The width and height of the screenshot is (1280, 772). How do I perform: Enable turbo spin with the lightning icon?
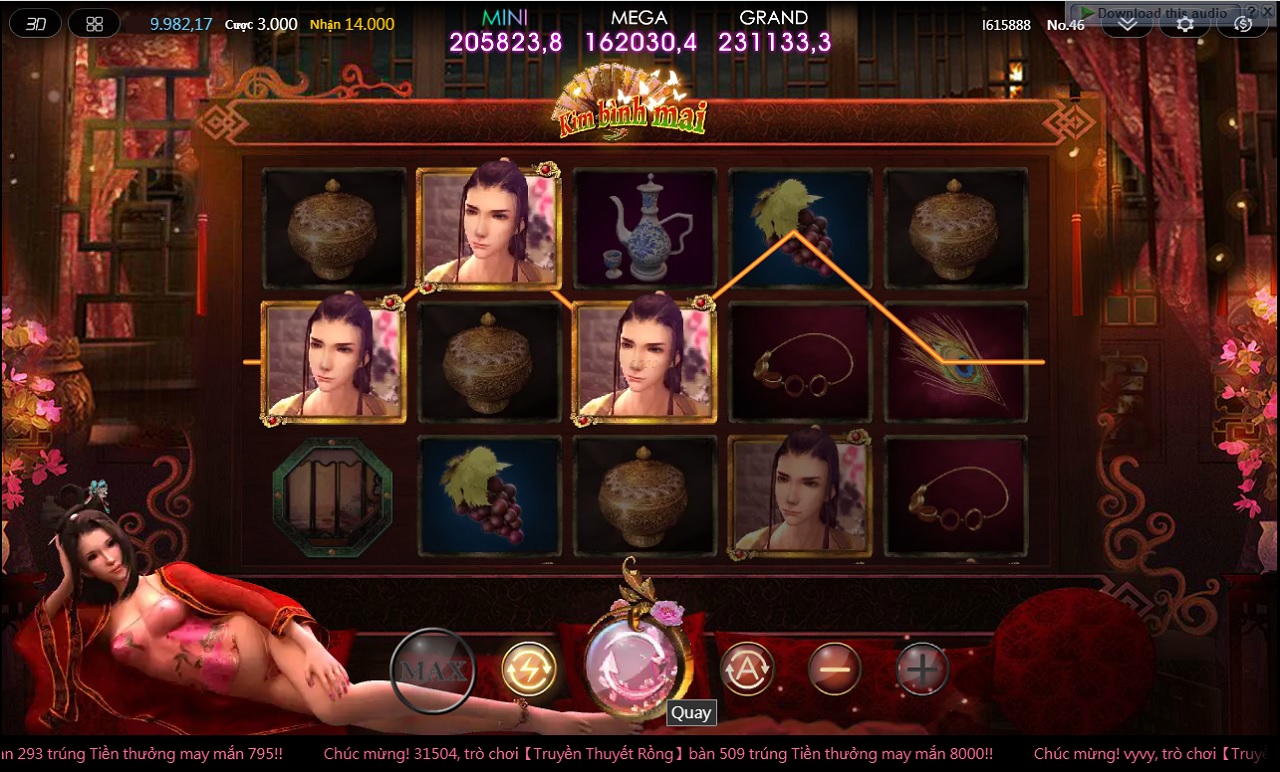coord(530,669)
